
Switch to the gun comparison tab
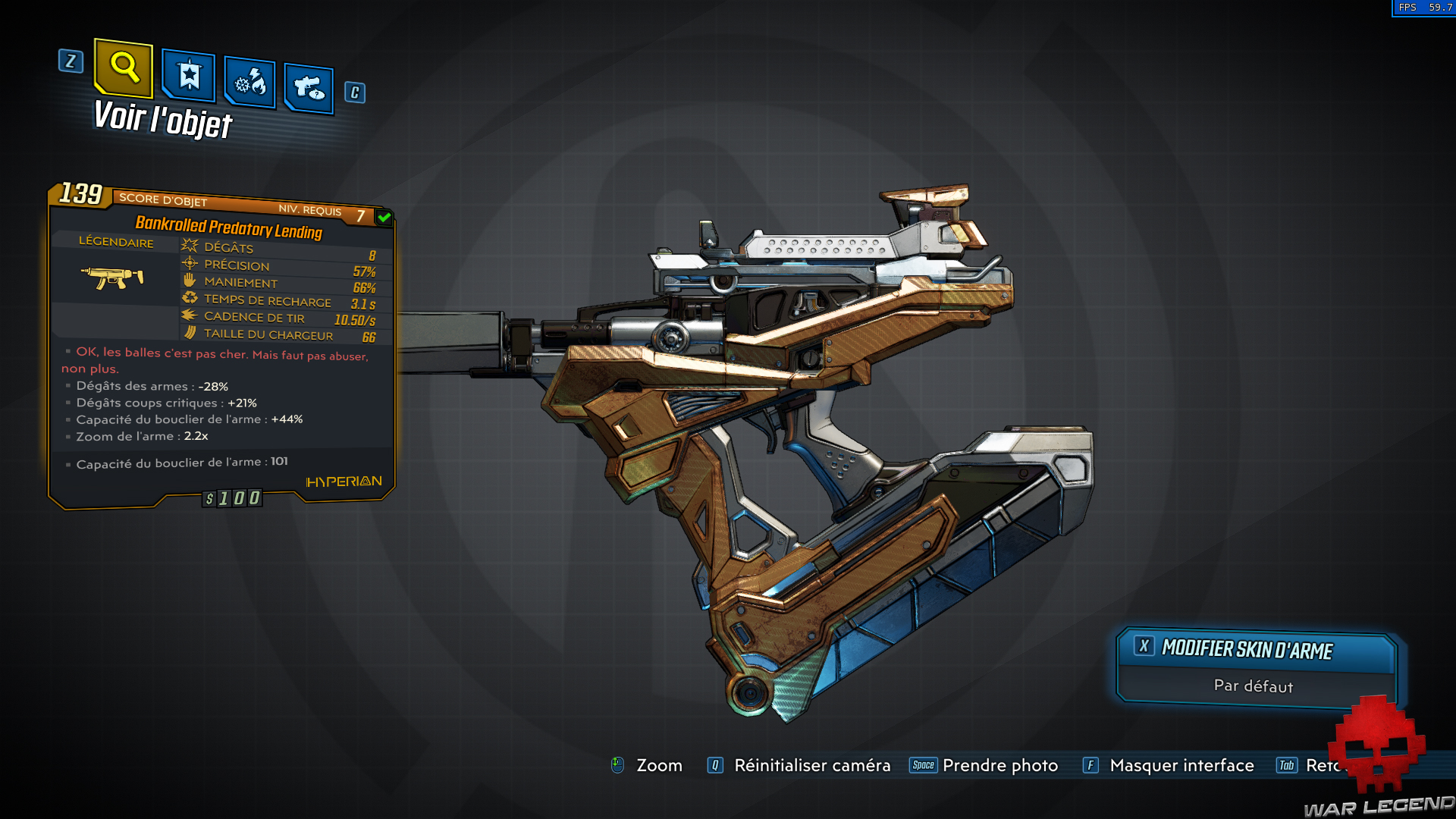308,86
